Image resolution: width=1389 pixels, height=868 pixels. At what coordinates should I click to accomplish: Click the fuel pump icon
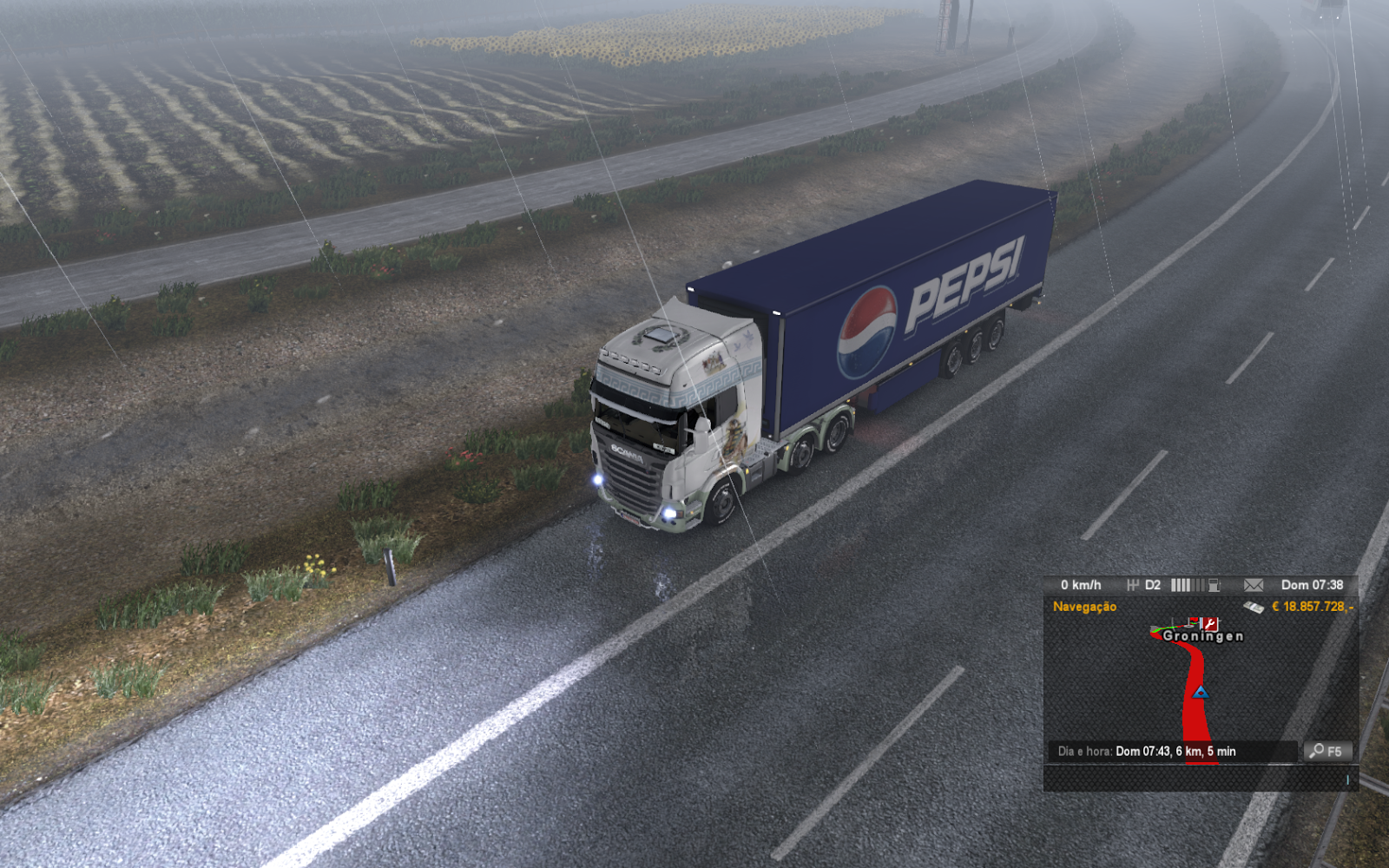point(1213,584)
